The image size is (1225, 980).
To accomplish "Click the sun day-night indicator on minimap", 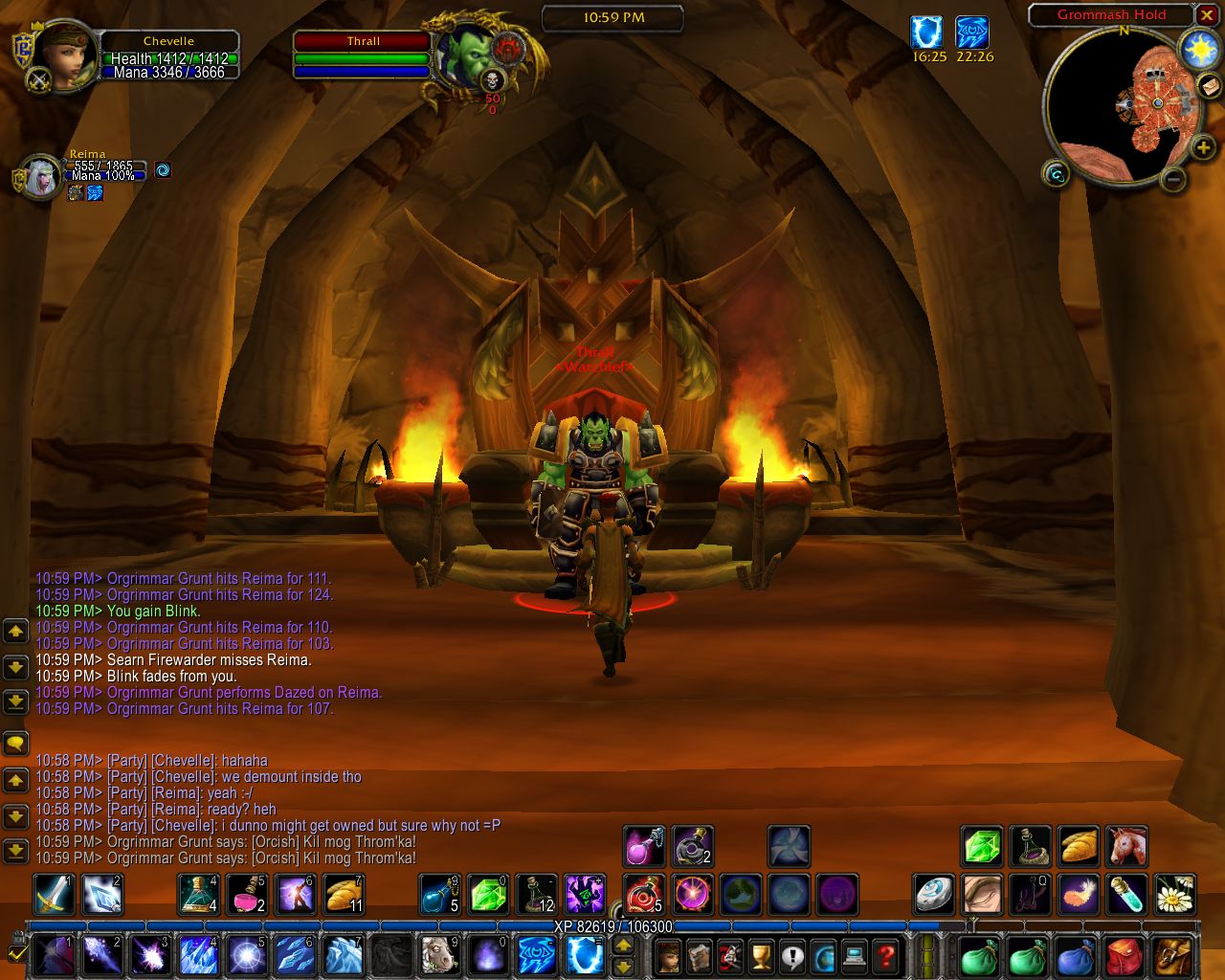I will [x=1197, y=52].
